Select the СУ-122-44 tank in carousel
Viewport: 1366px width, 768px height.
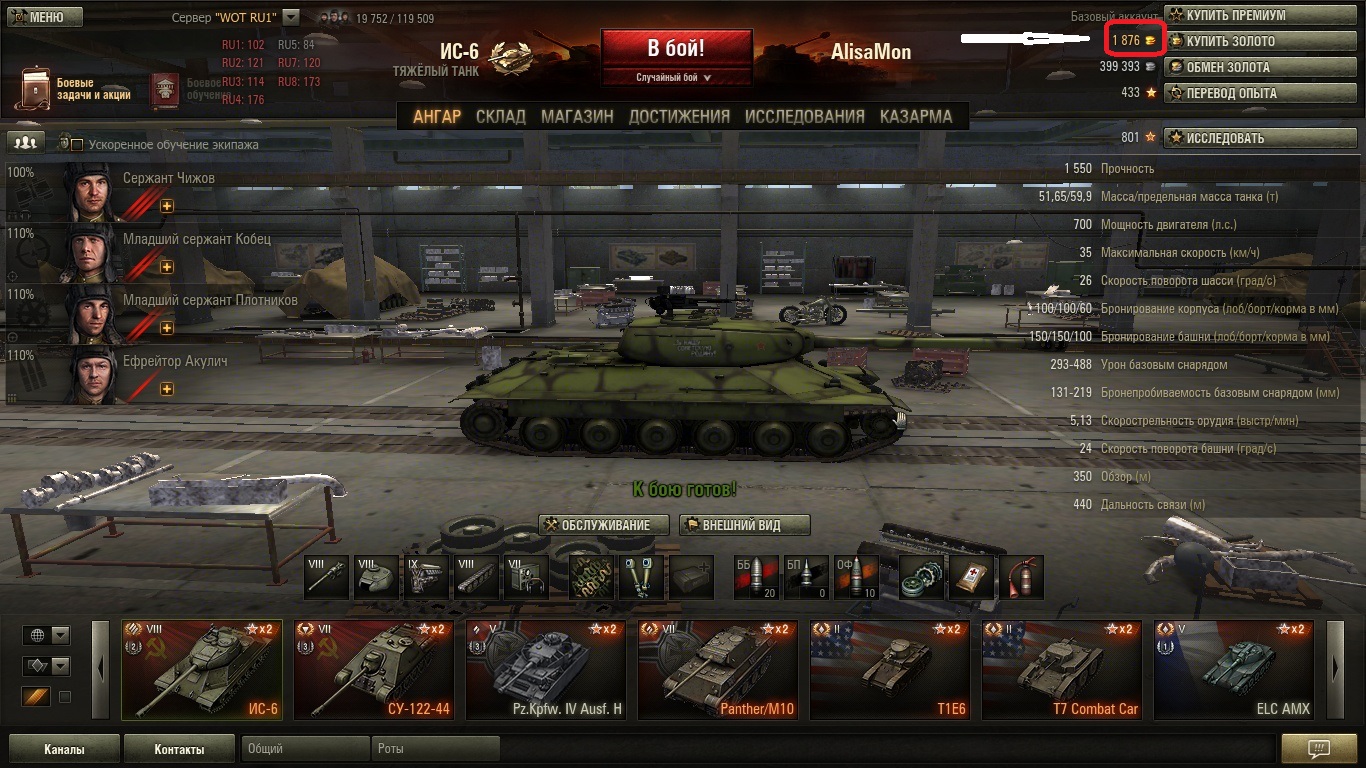click(374, 670)
